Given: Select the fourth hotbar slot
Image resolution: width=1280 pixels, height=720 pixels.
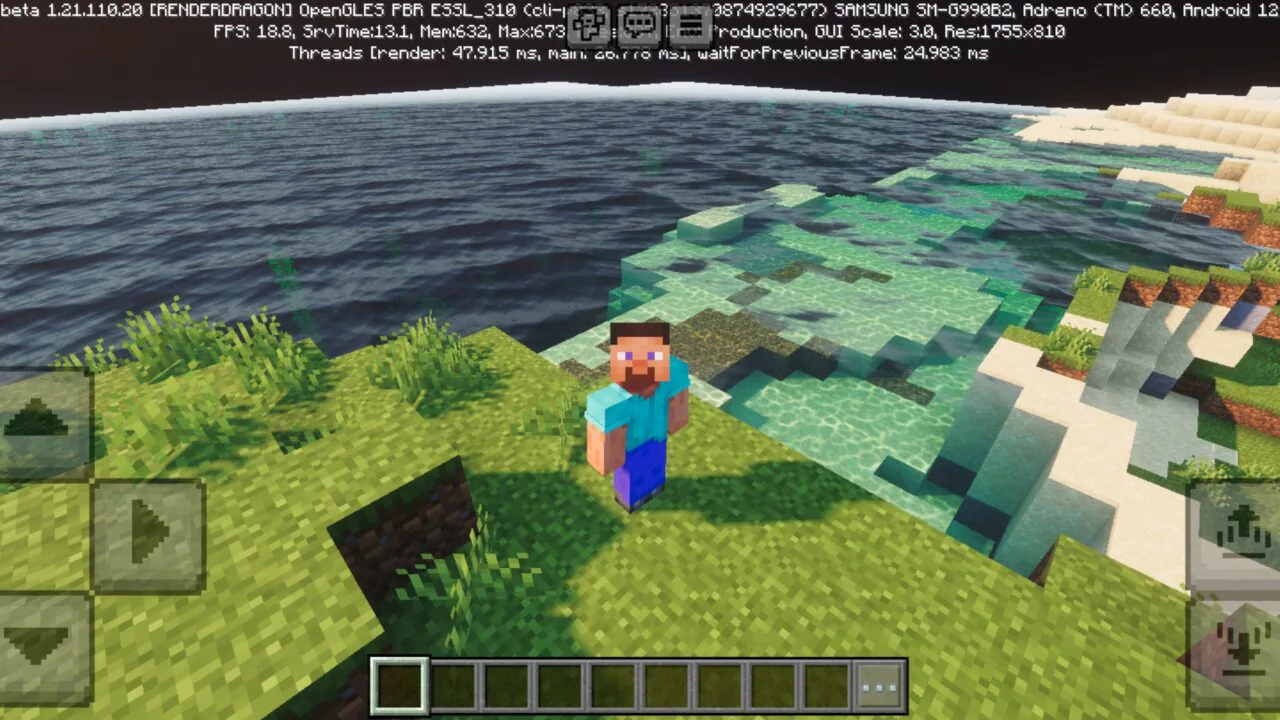Looking at the screenshot, I should pos(561,684).
